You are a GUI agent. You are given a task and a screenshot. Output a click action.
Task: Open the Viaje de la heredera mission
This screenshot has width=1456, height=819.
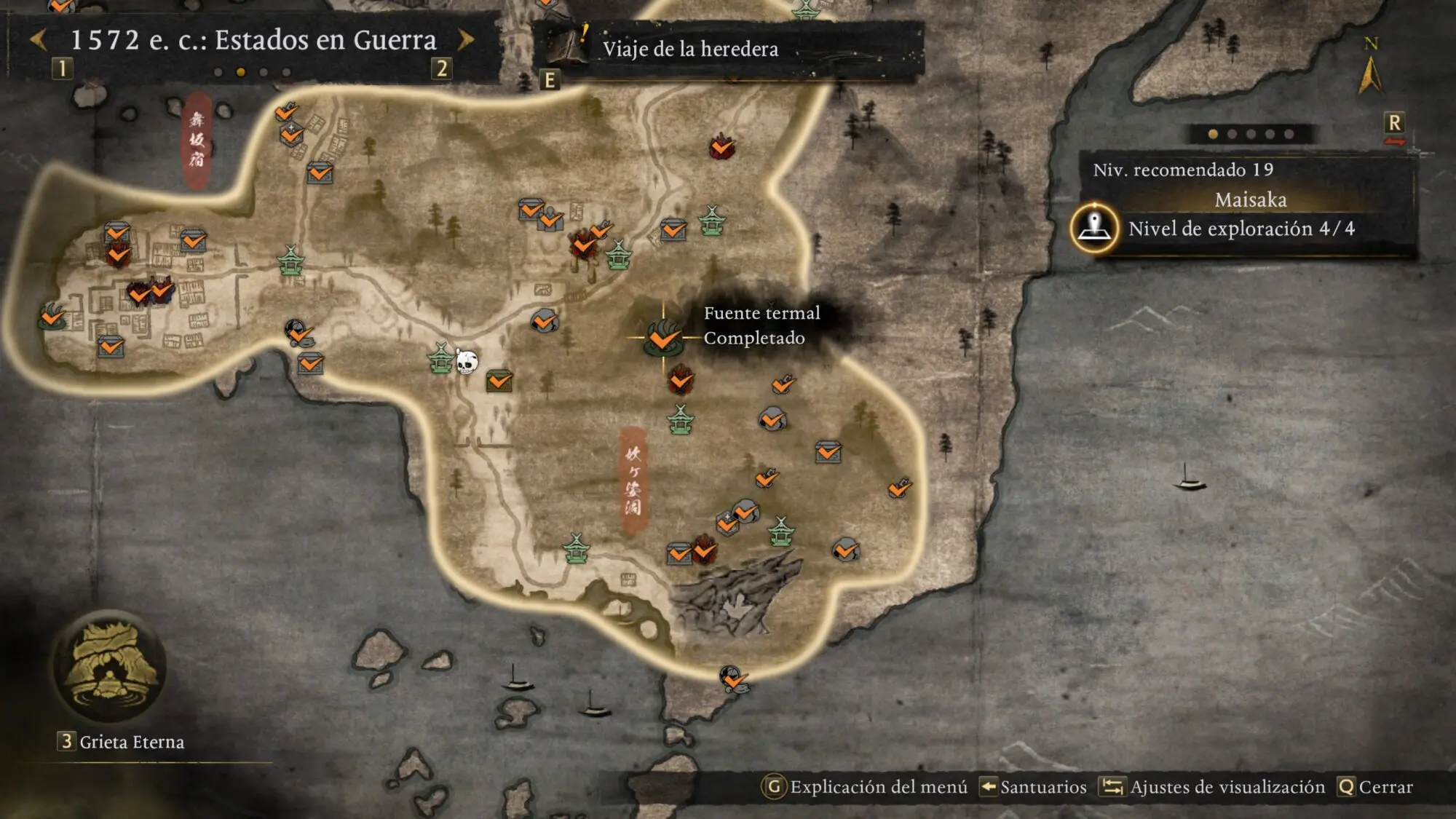click(x=689, y=49)
